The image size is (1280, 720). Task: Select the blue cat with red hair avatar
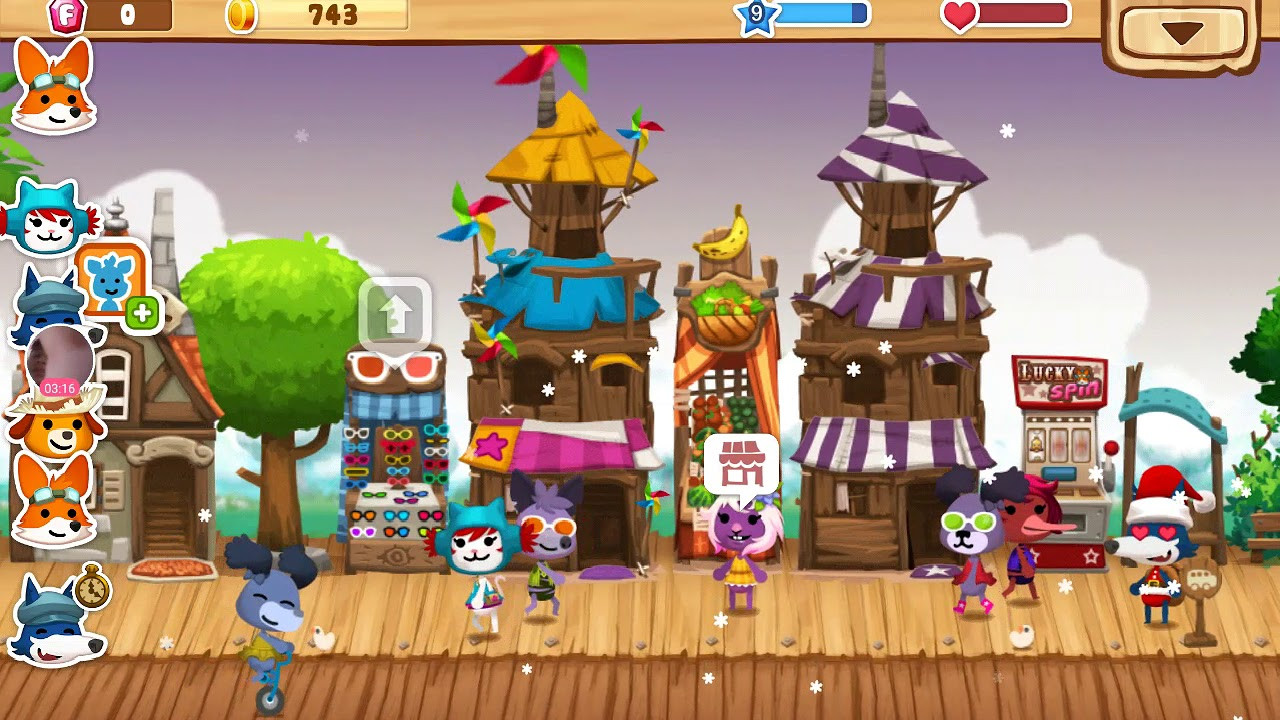(48, 216)
